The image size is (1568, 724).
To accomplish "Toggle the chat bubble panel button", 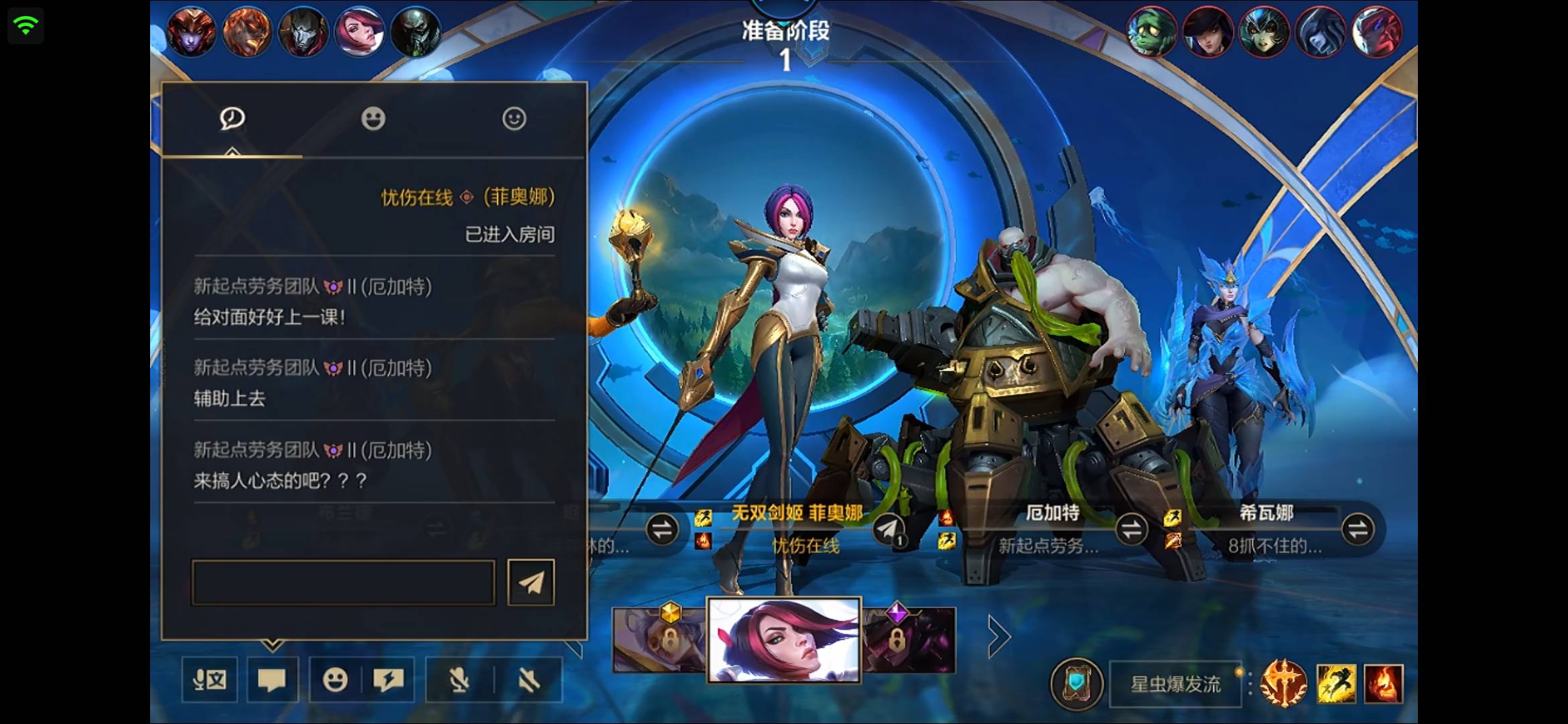I will point(272,680).
